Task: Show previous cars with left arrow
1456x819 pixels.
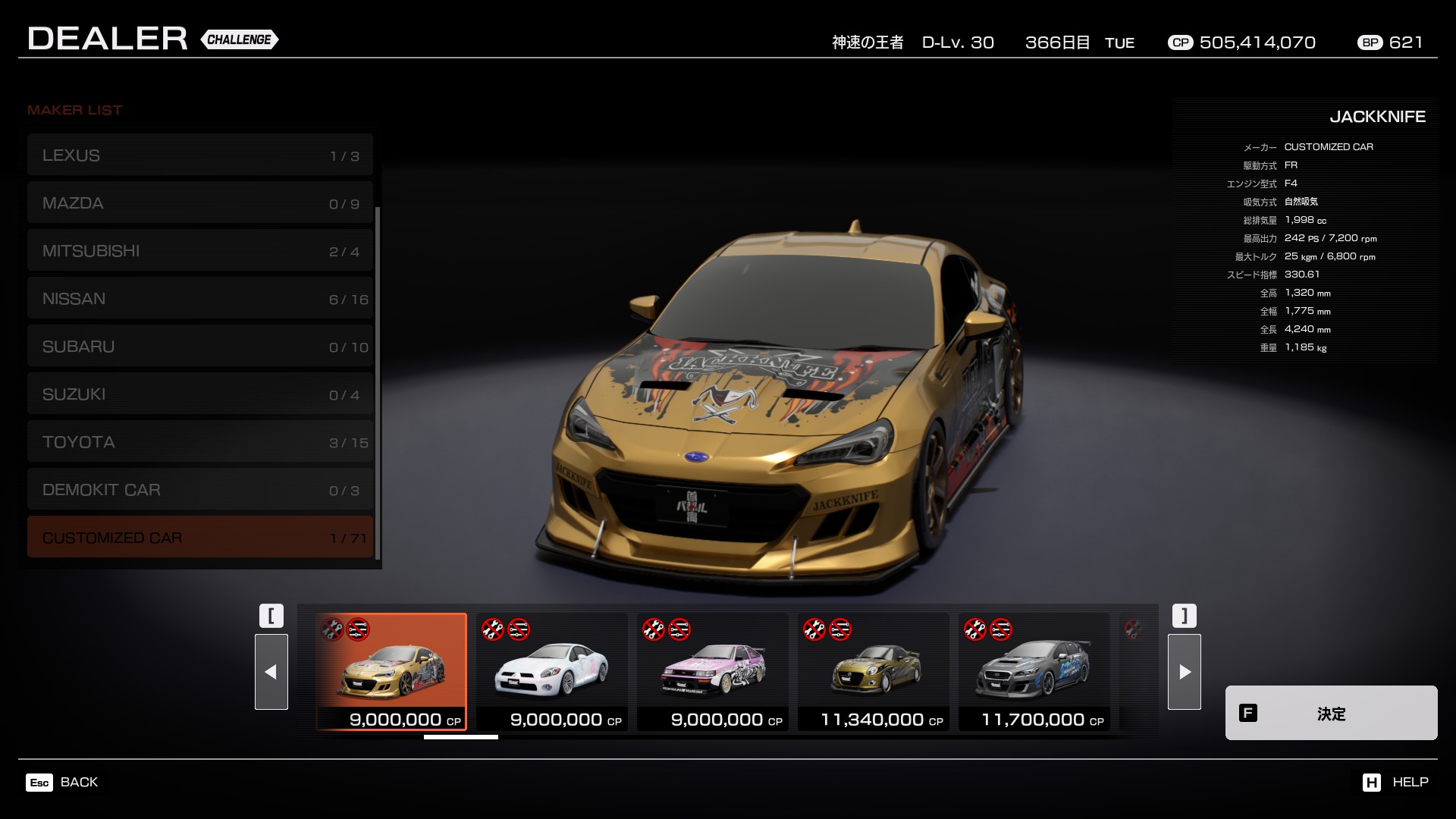Action: click(271, 672)
